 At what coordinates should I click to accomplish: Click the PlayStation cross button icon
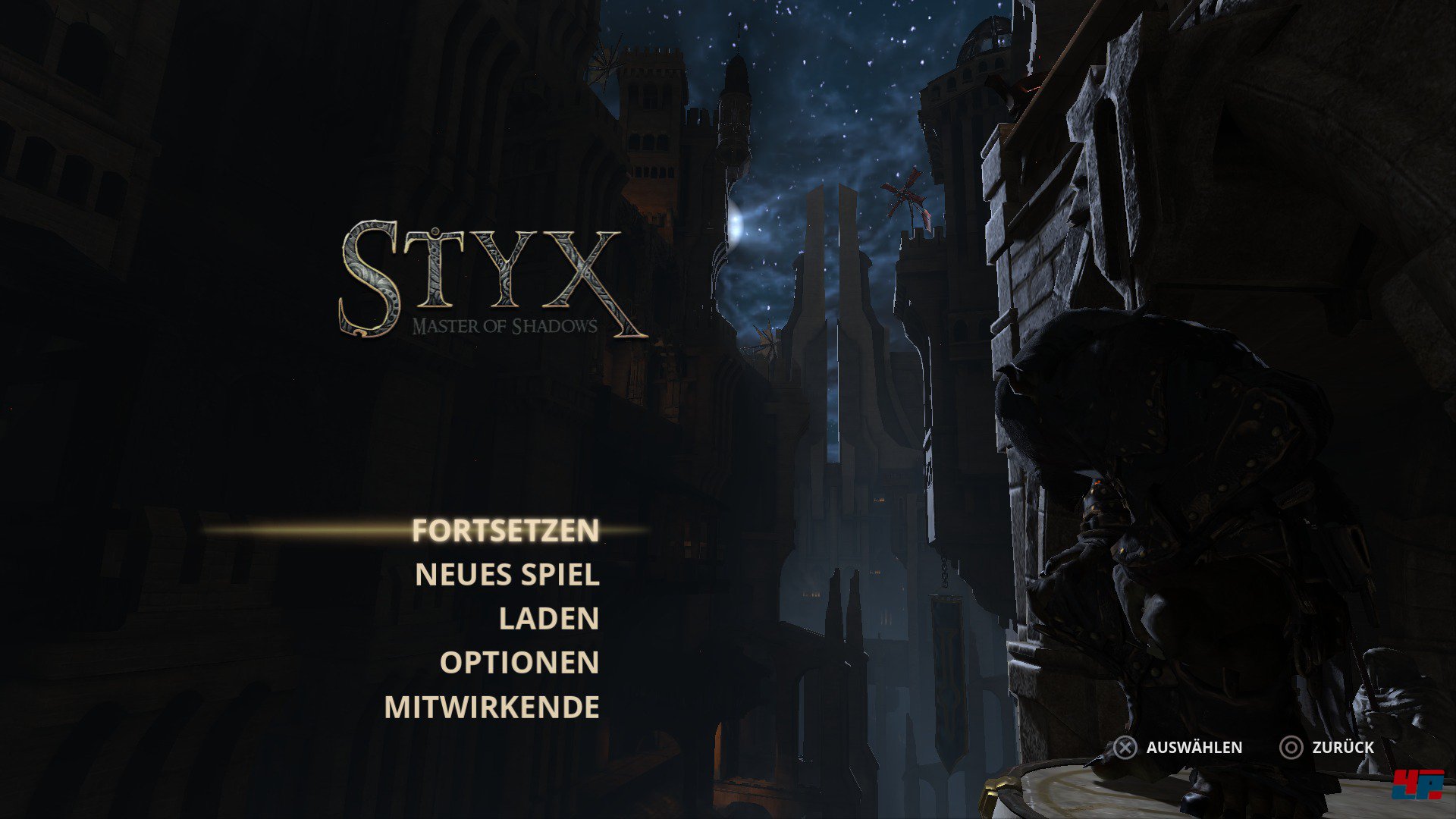click(x=1125, y=748)
